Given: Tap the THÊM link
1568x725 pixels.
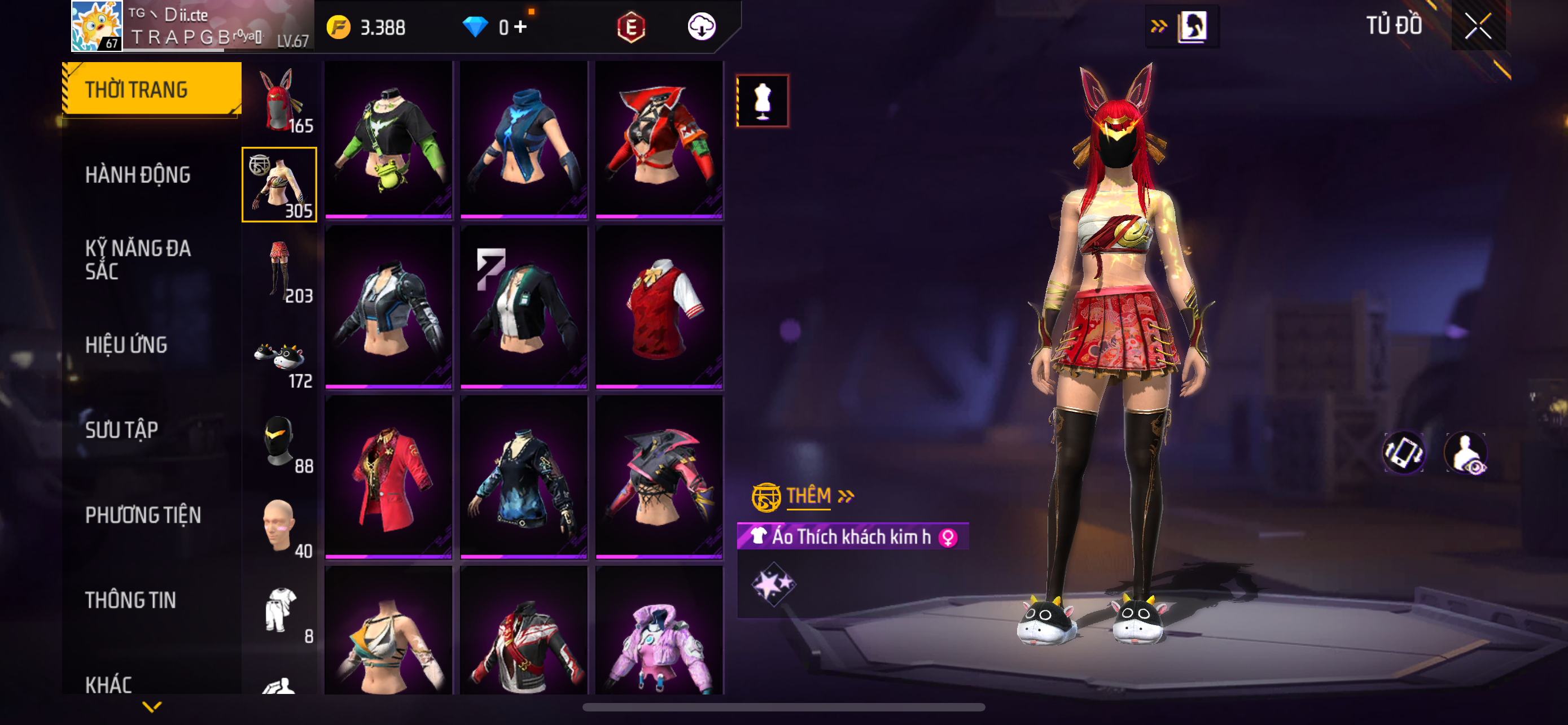Looking at the screenshot, I should (808, 496).
